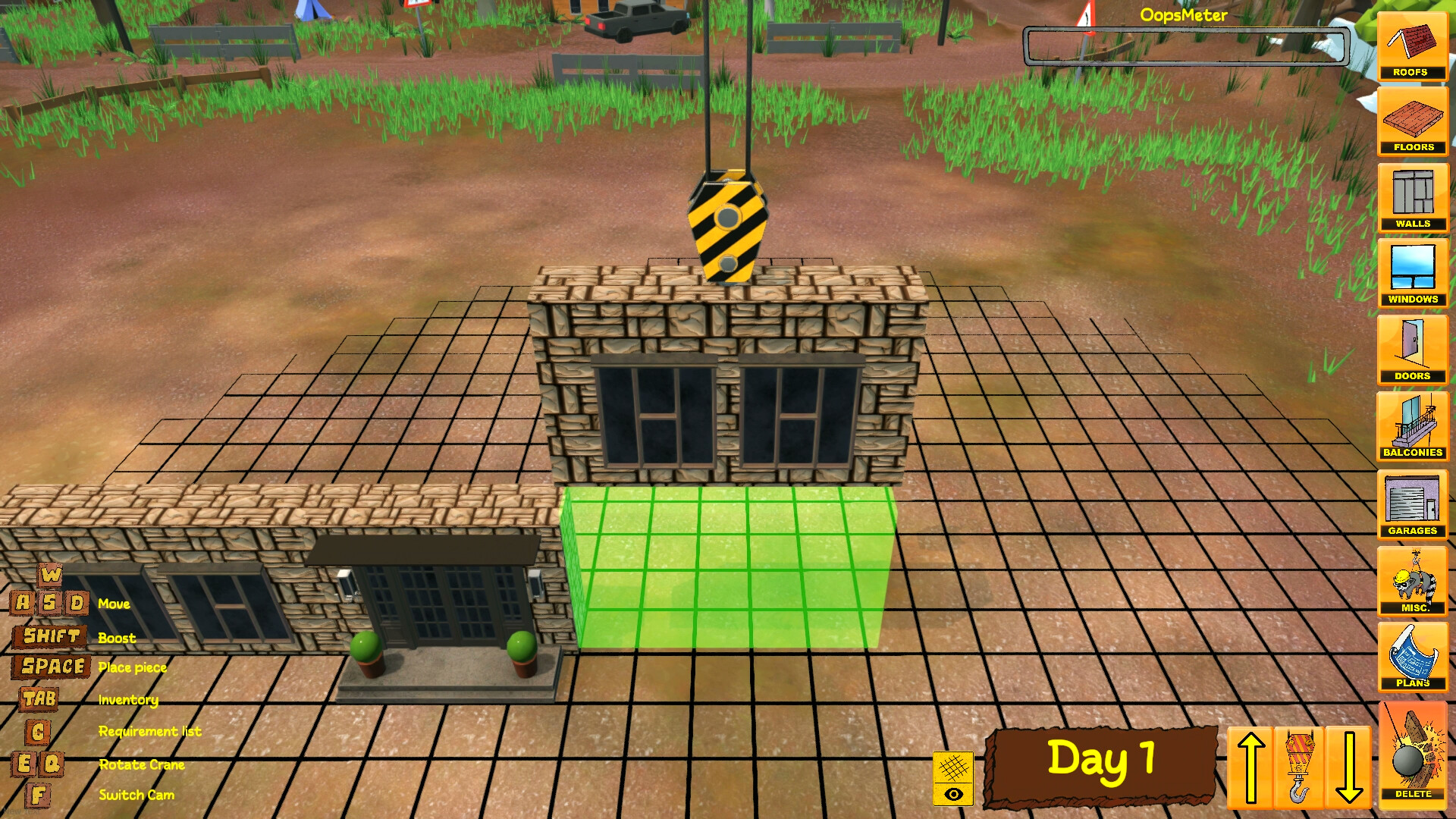1456x819 pixels.
Task: Open the Floors category
Action: click(1412, 123)
